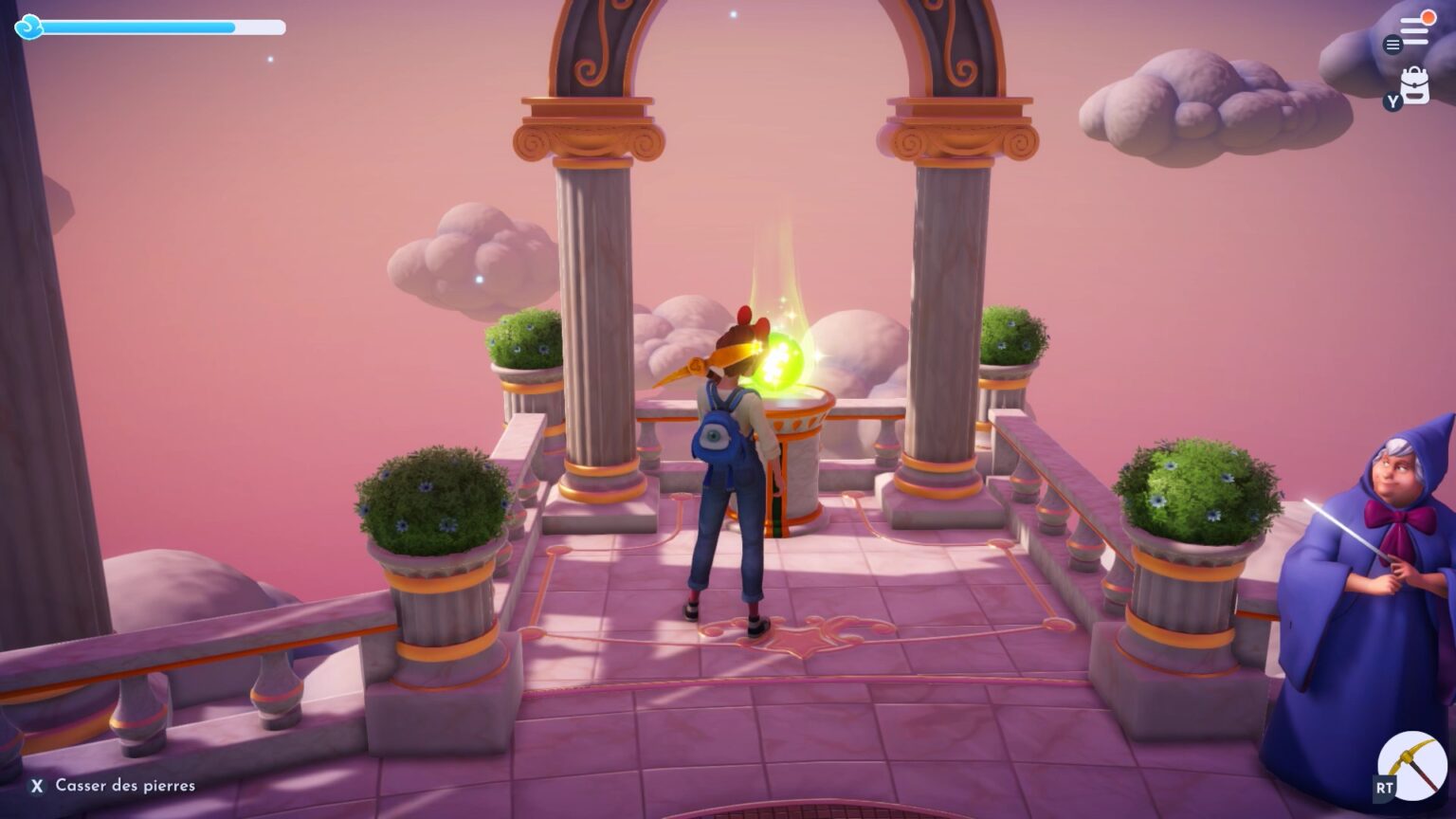Click the orange notification dot on the menu
Image resolution: width=1456 pixels, height=819 pixels.
[x=1429, y=17]
